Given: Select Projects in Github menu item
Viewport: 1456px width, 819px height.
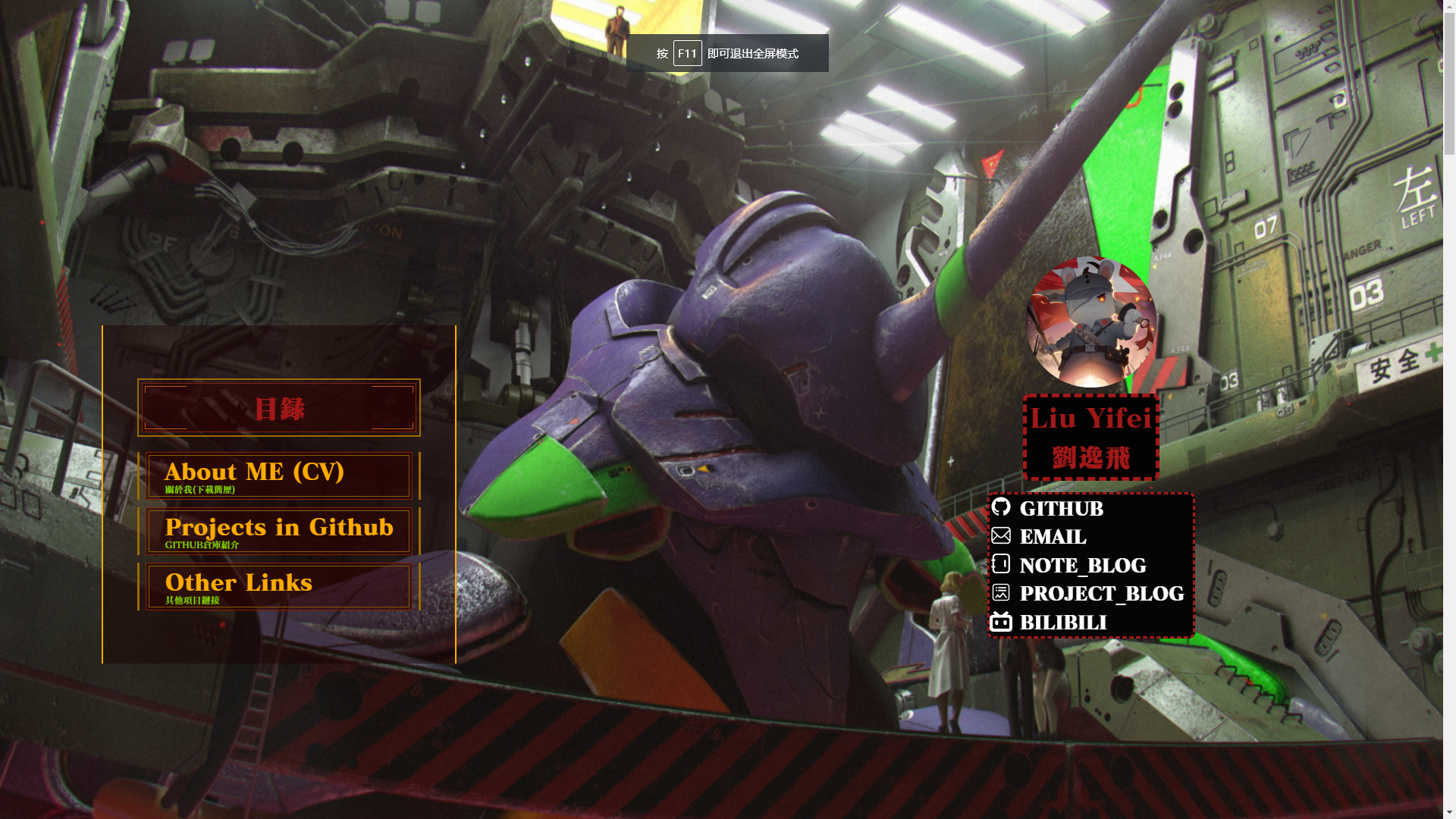Looking at the screenshot, I should tap(278, 532).
